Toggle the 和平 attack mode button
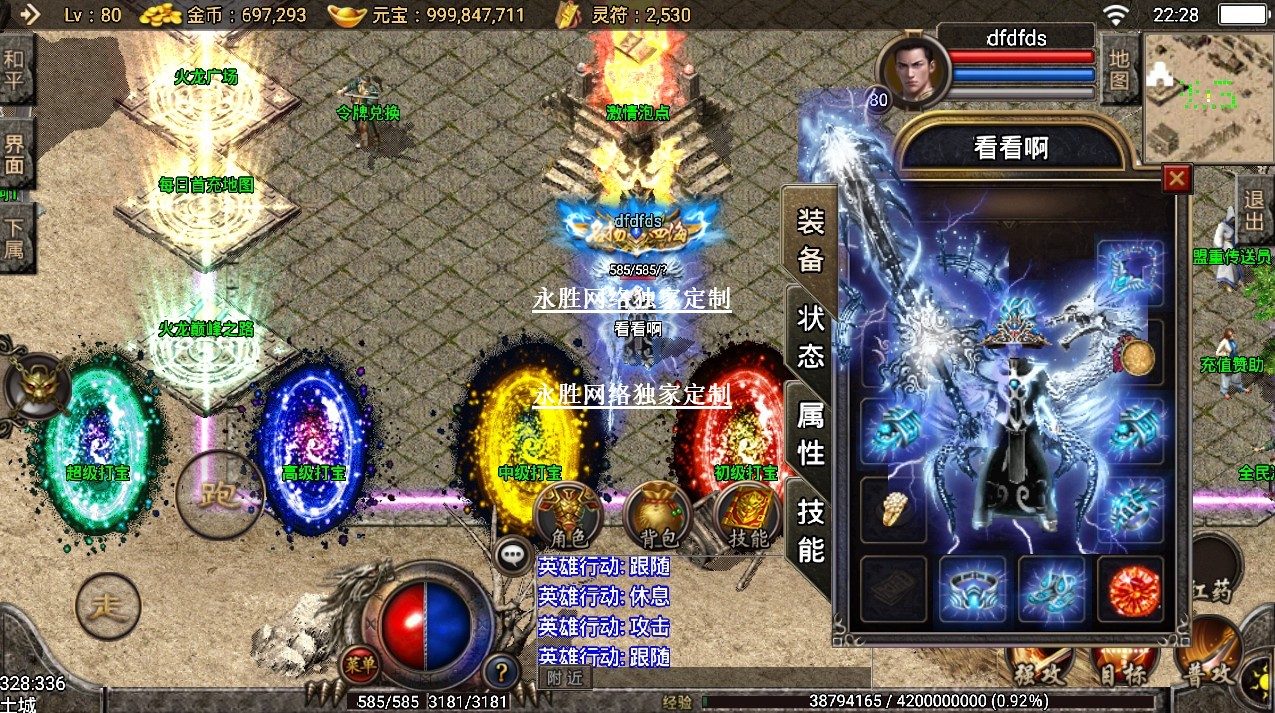Image resolution: width=1275 pixels, height=713 pixels. pos(14,70)
